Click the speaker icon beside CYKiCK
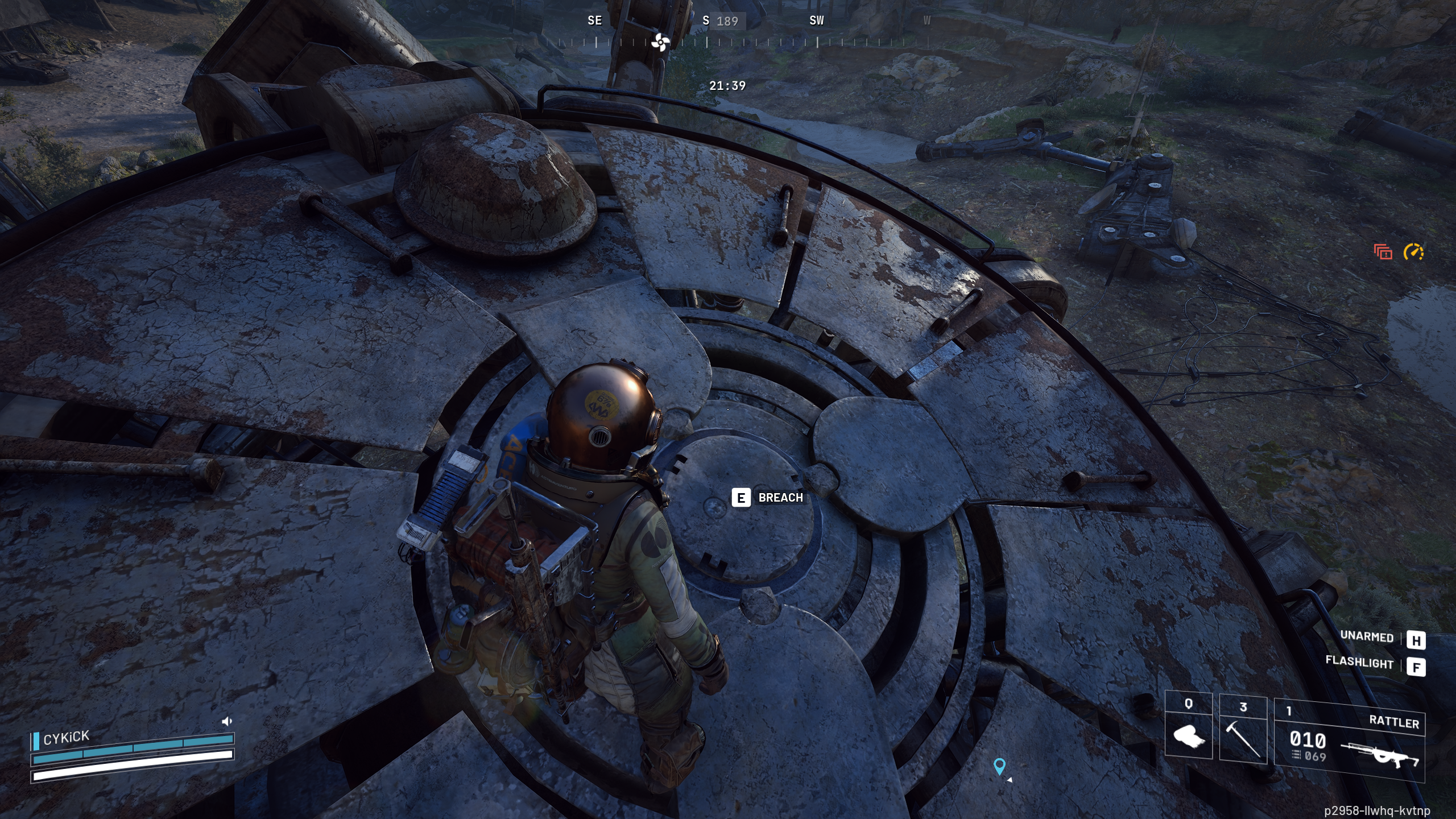Screen dimensions: 1456x819 pyautogui.click(x=227, y=721)
